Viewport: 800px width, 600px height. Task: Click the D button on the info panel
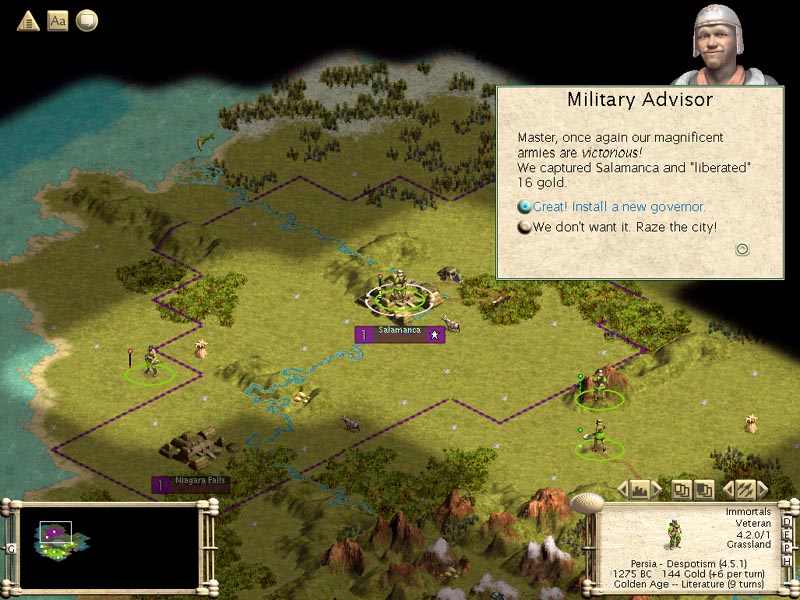click(787, 522)
